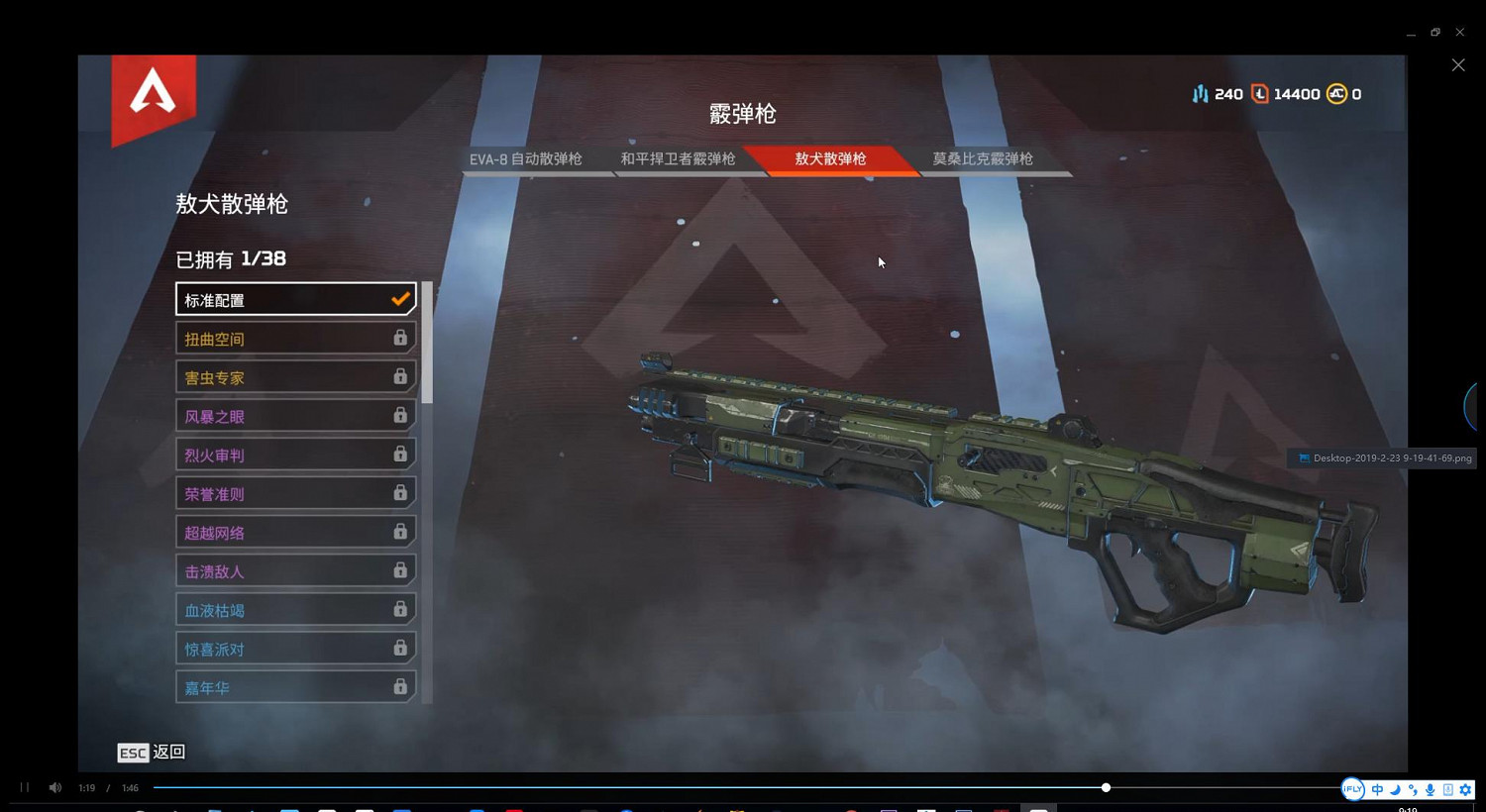Toggle the Chinese/English input mode icon
Viewport: 1486px width, 812px height.
1377,789
